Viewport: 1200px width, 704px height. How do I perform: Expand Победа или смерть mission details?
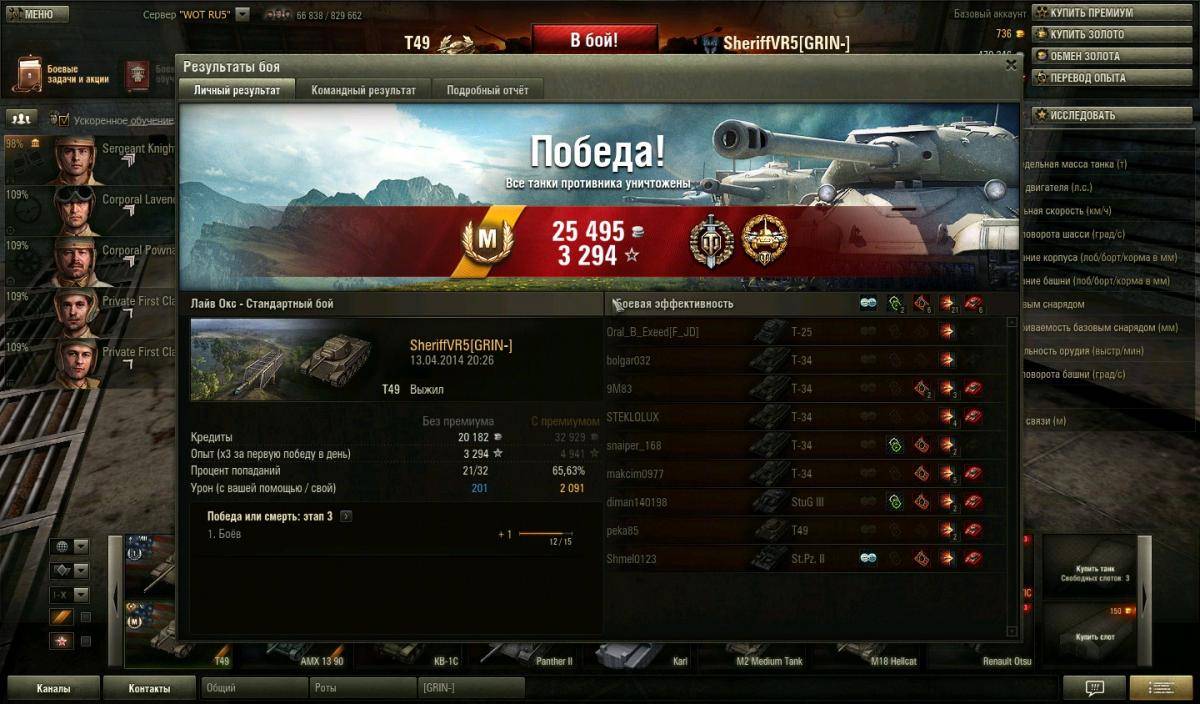[346, 516]
